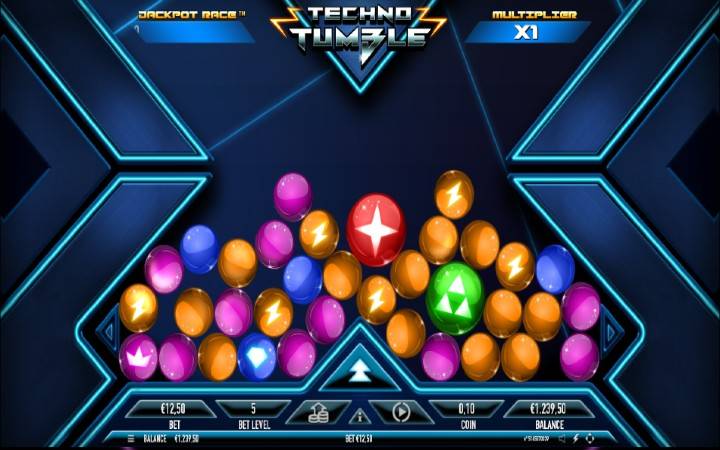Open the hamburger menu in bottom bar

tap(131, 438)
